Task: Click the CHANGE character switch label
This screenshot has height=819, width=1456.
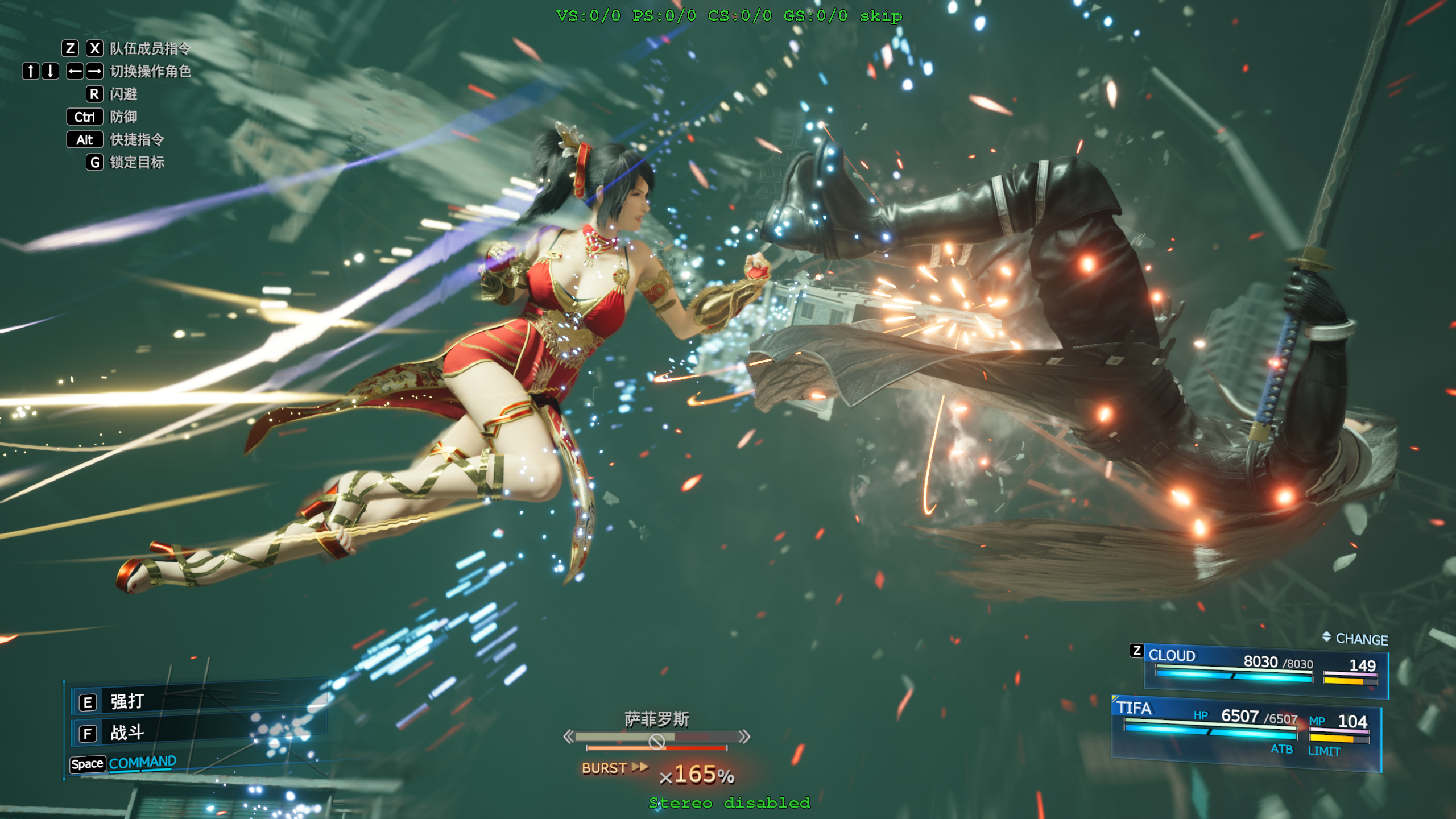Action: [1361, 639]
